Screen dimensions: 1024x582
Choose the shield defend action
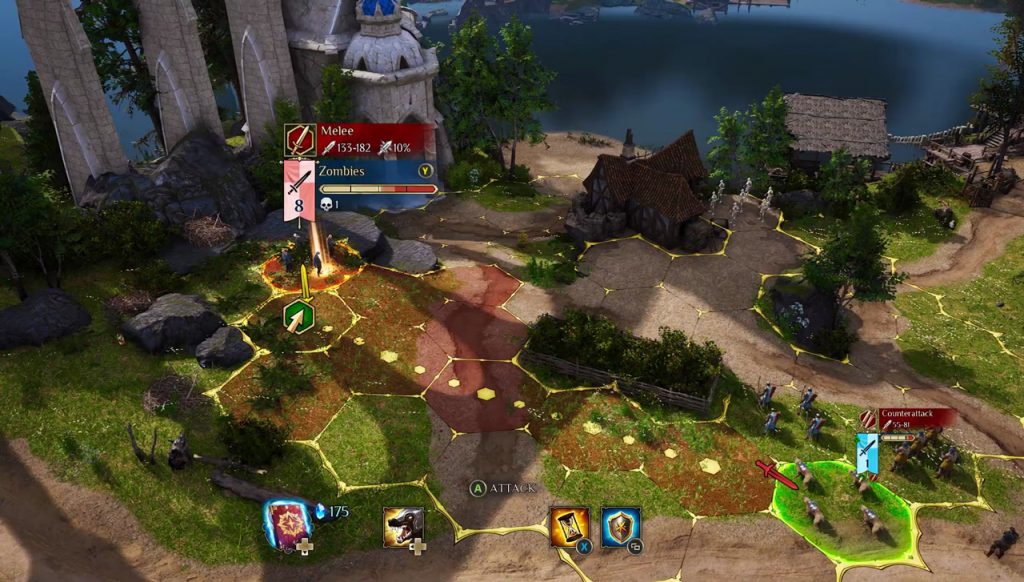620,525
